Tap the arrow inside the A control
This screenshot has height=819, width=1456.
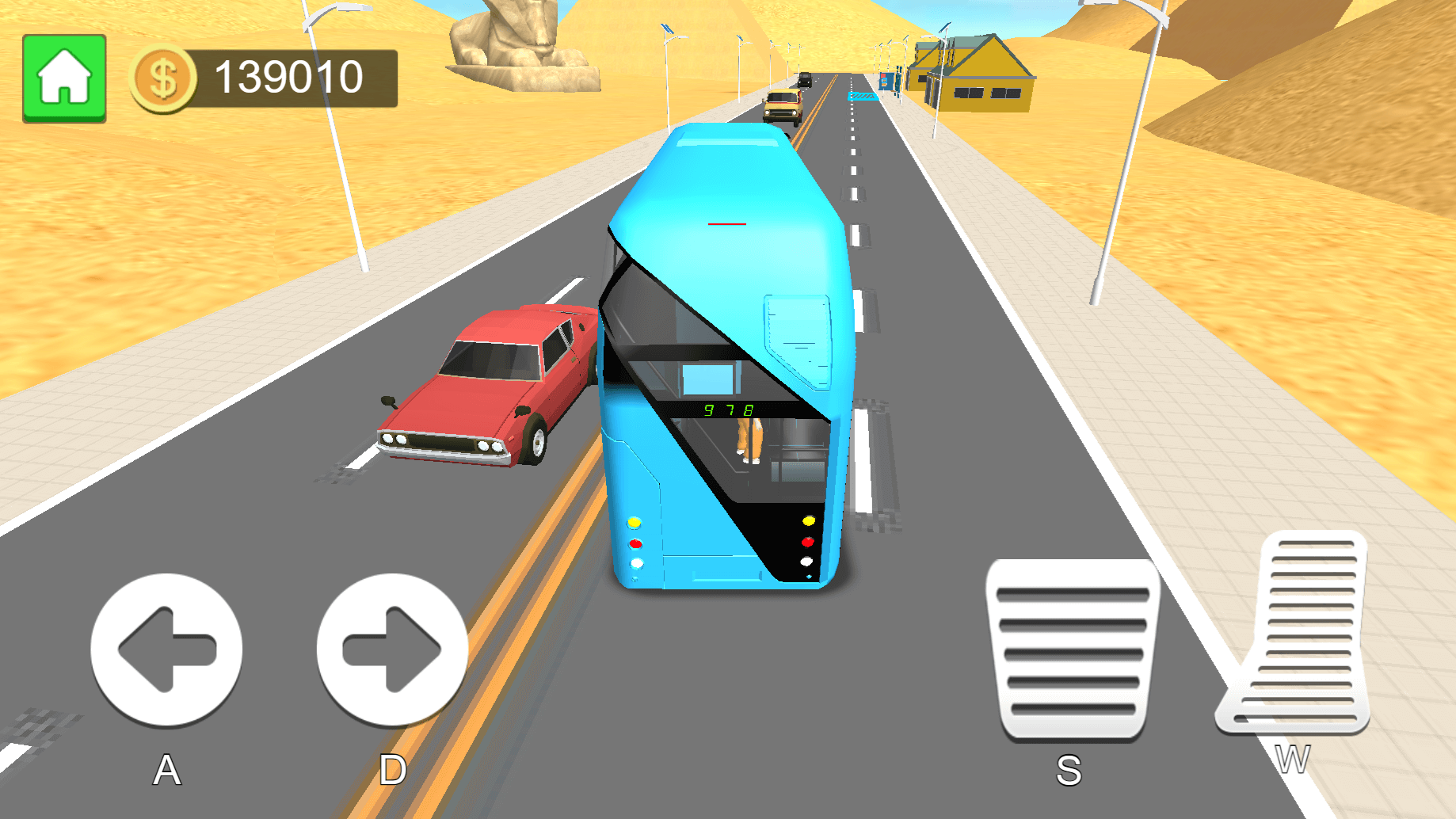tap(166, 648)
